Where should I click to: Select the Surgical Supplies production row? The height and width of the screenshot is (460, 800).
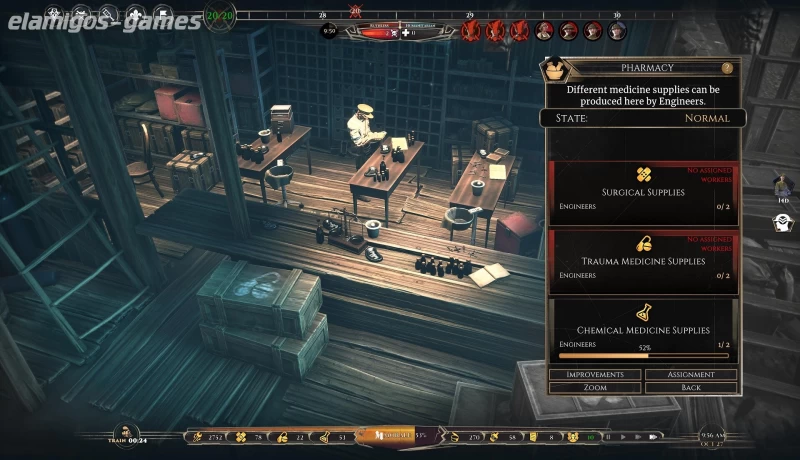pyautogui.click(x=642, y=192)
